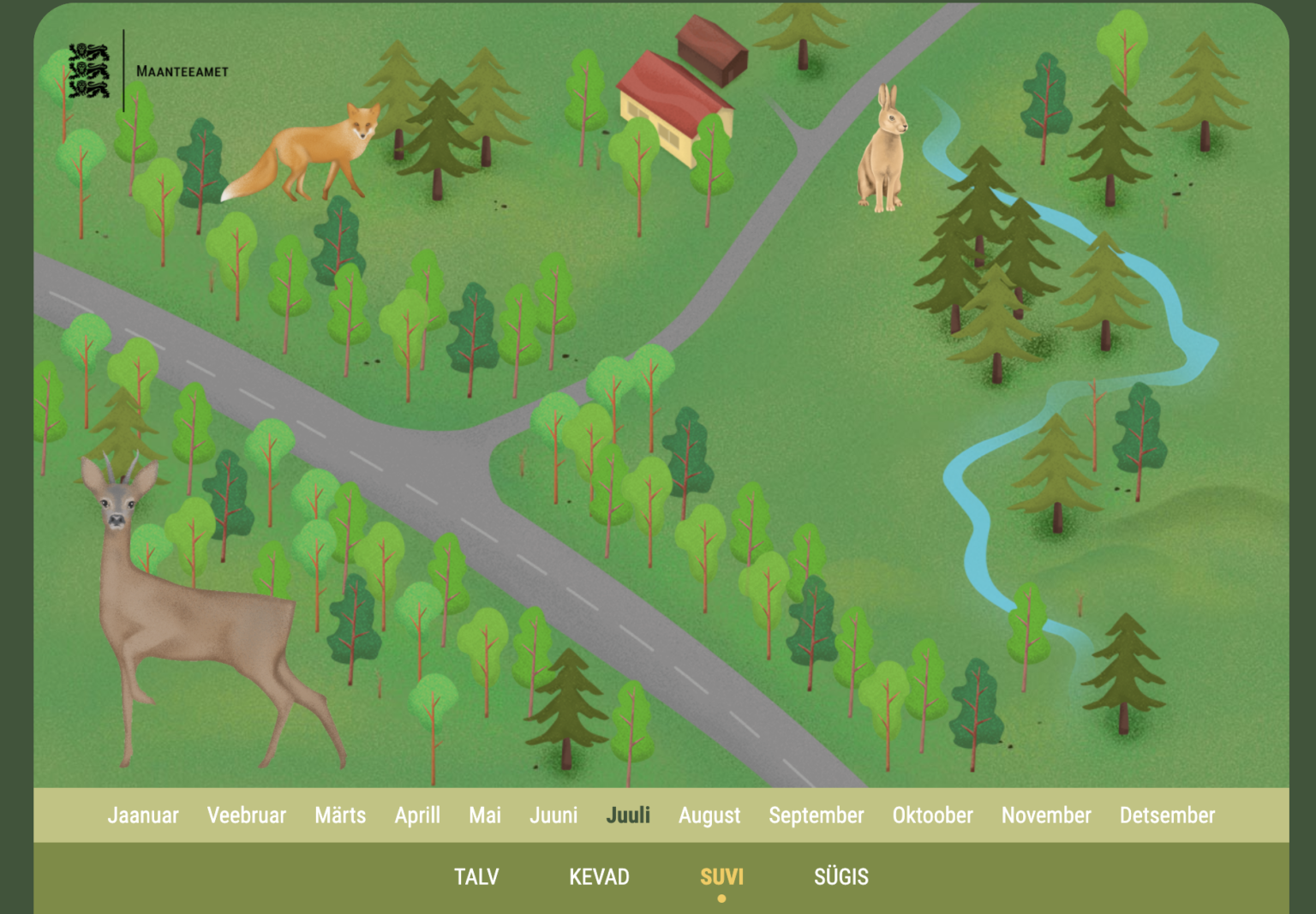Choose the Märts month

tap(340, 815)
